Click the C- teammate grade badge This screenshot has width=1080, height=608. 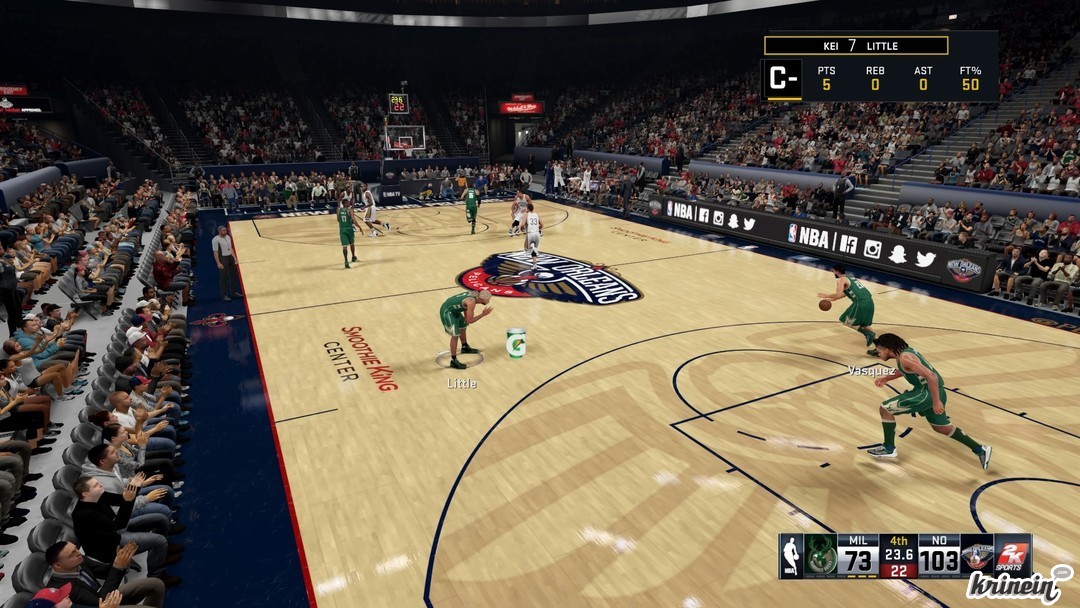(x=782, y=80)
